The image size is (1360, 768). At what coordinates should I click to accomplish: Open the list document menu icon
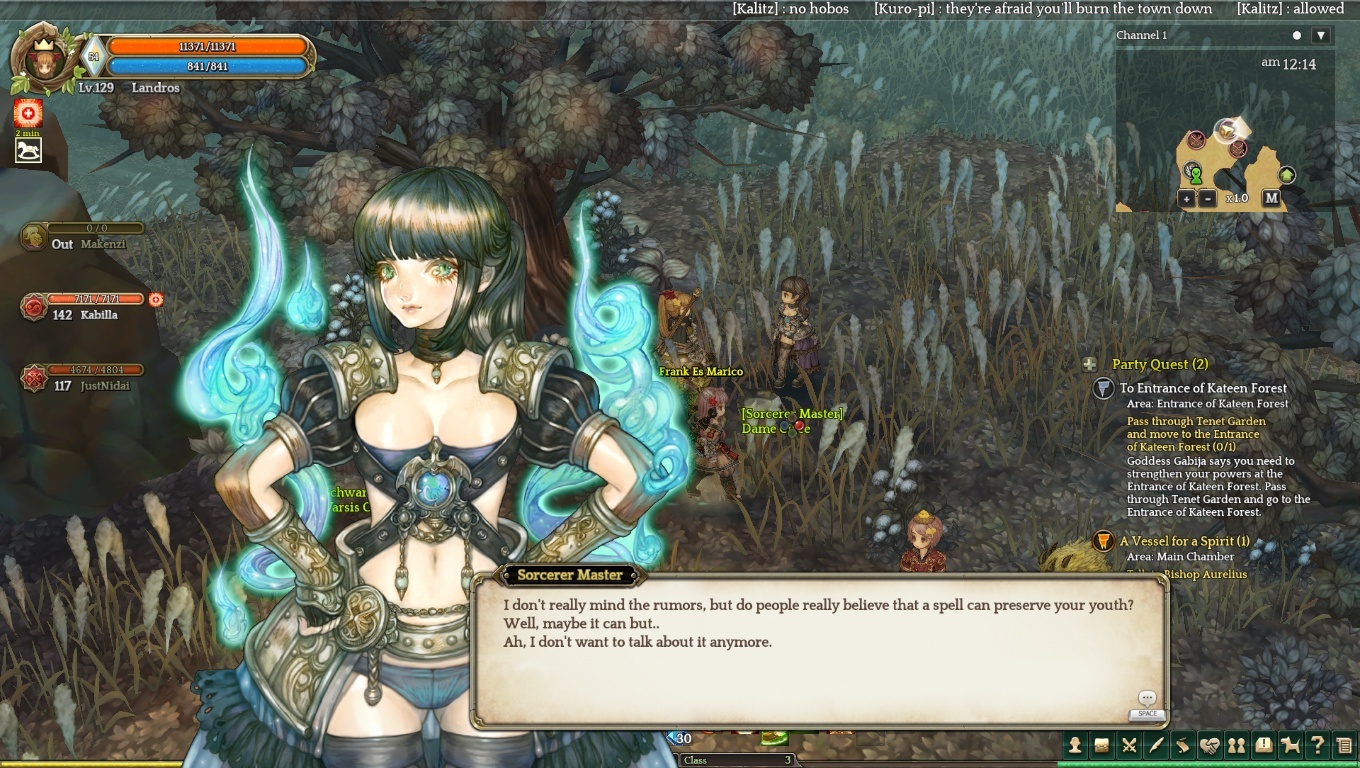(1345, 745)
